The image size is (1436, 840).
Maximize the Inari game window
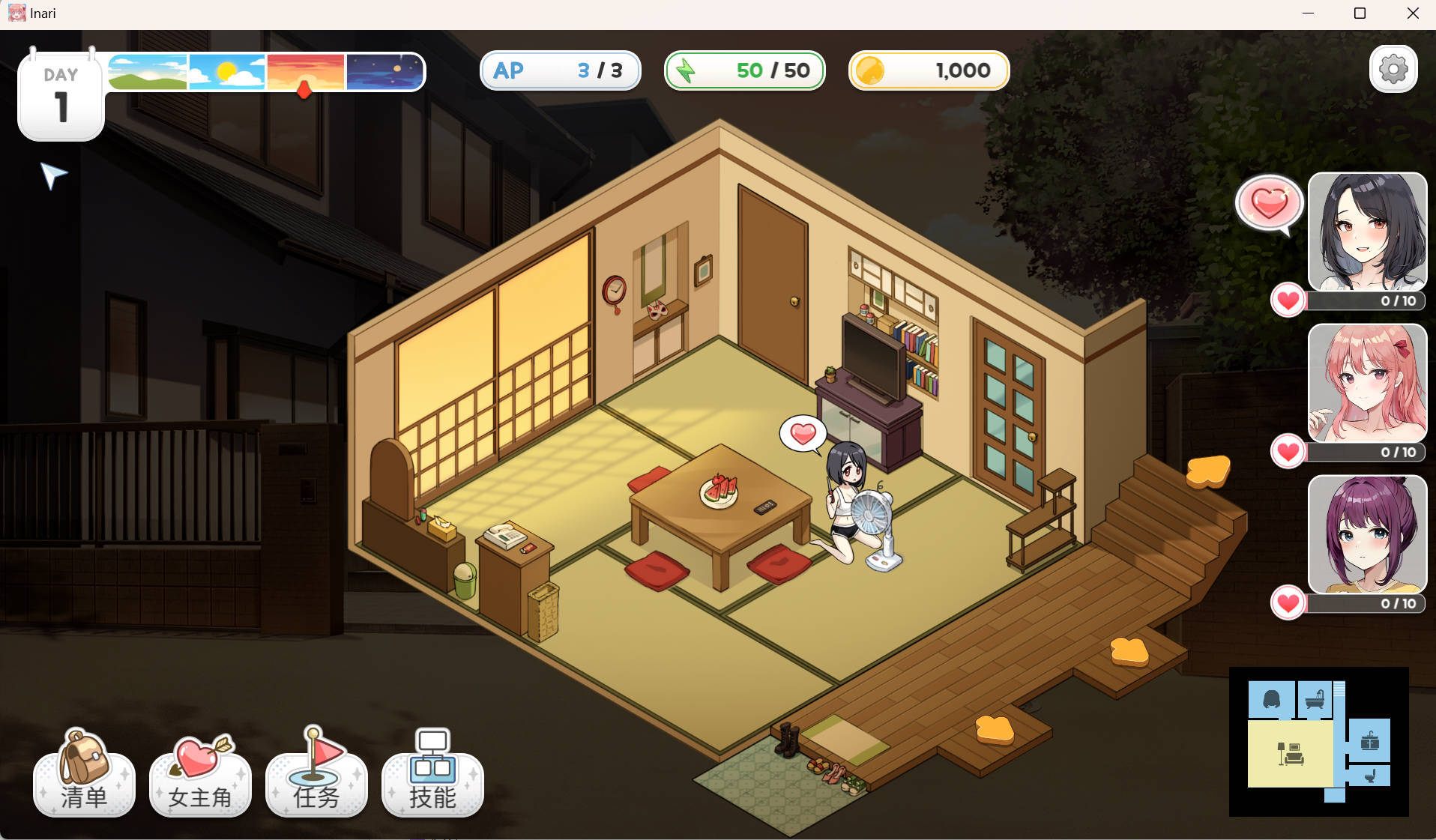coord(1360,13)
